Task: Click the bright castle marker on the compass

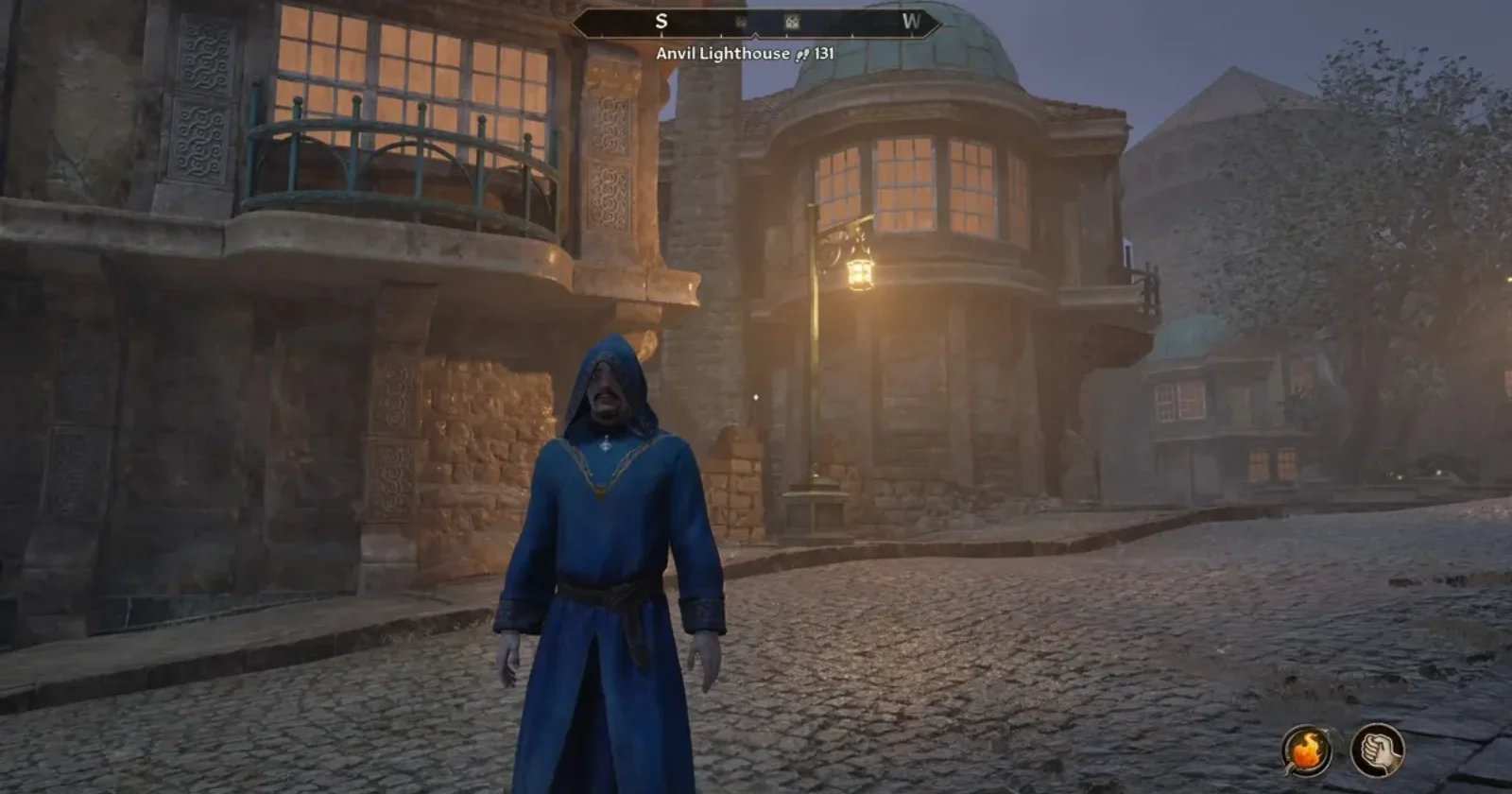Action: tap(792, 22)
